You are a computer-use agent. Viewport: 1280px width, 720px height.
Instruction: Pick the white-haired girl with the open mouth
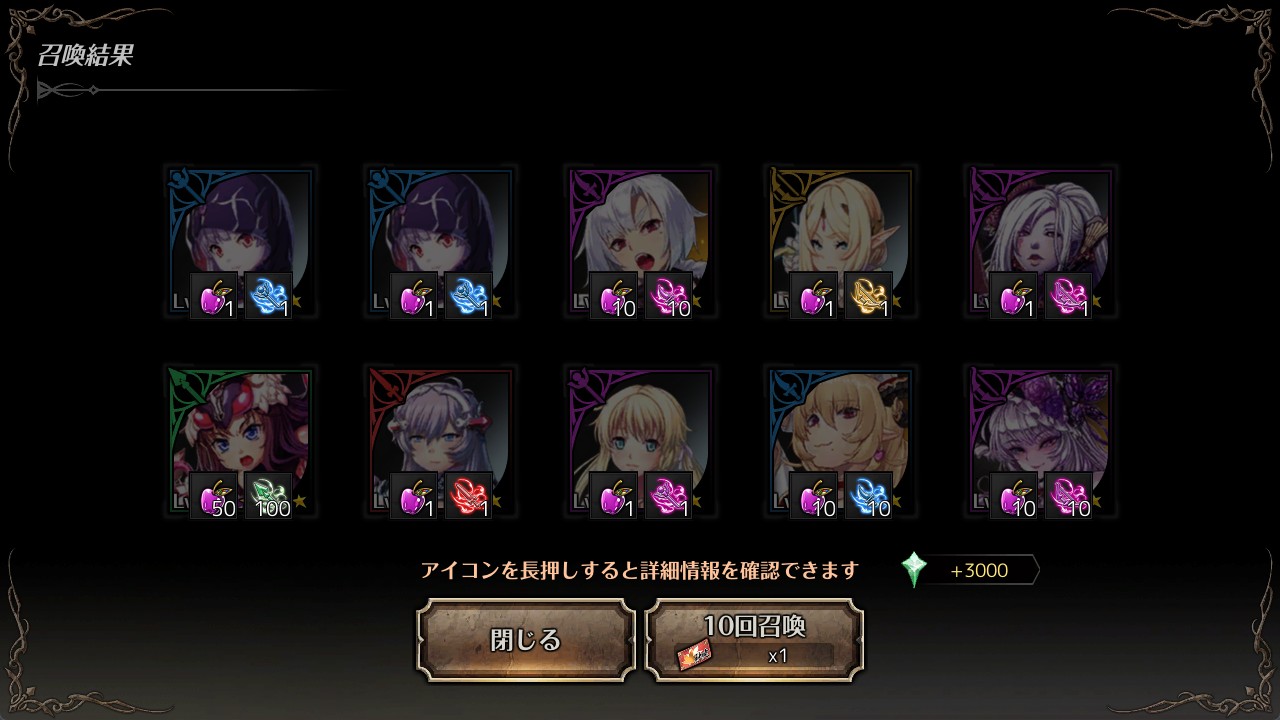tap(640, 240)
